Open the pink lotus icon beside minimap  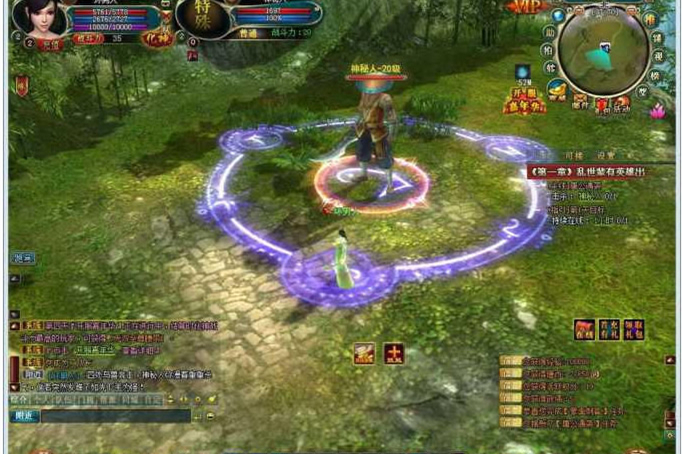[657, 111]
